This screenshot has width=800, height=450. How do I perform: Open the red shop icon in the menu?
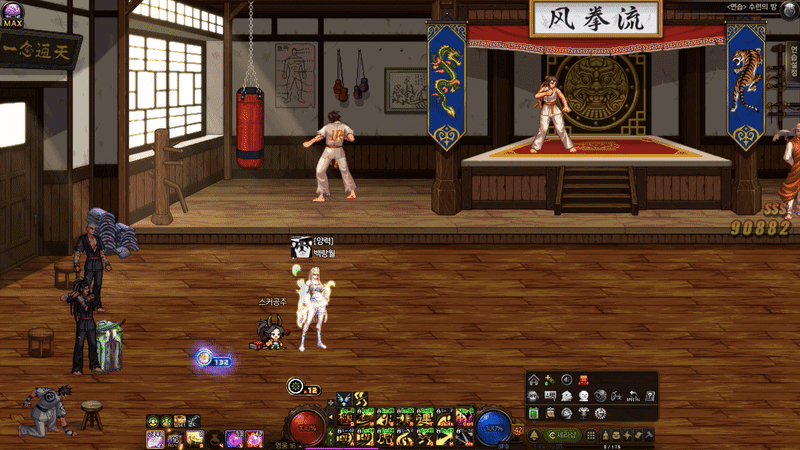583,380
